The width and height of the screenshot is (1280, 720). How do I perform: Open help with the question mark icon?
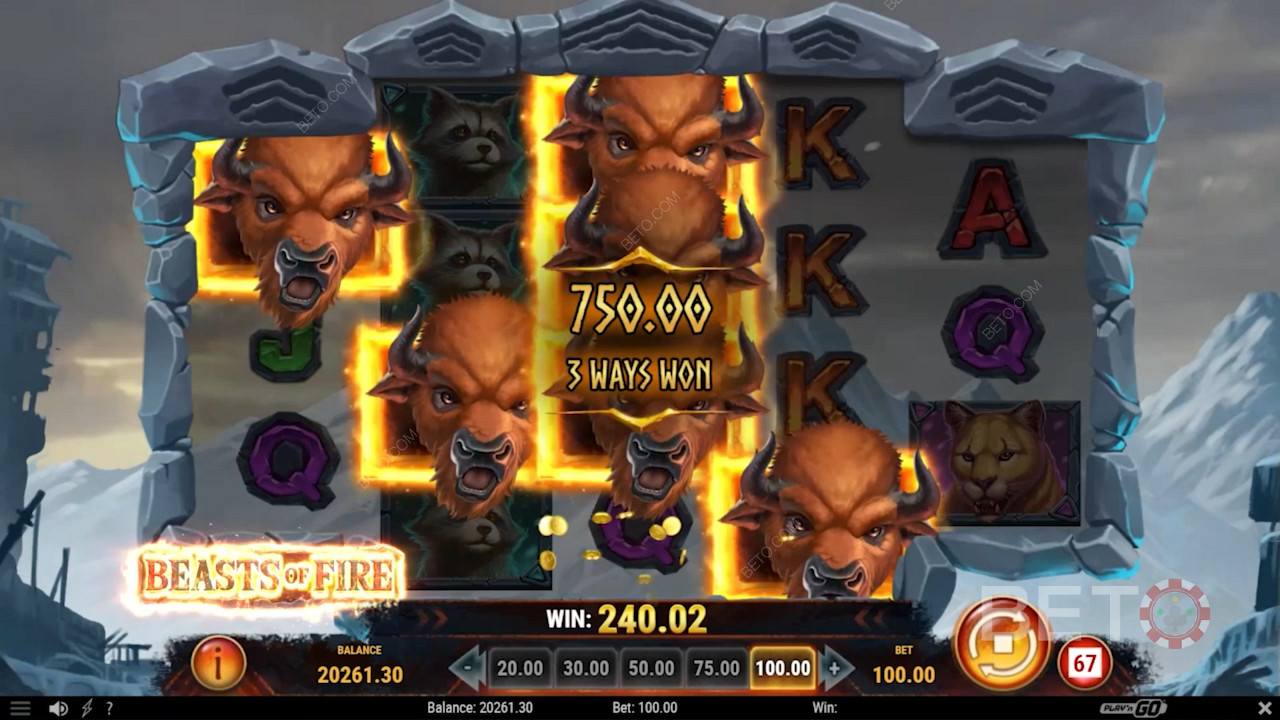click(x=109, y=708)
